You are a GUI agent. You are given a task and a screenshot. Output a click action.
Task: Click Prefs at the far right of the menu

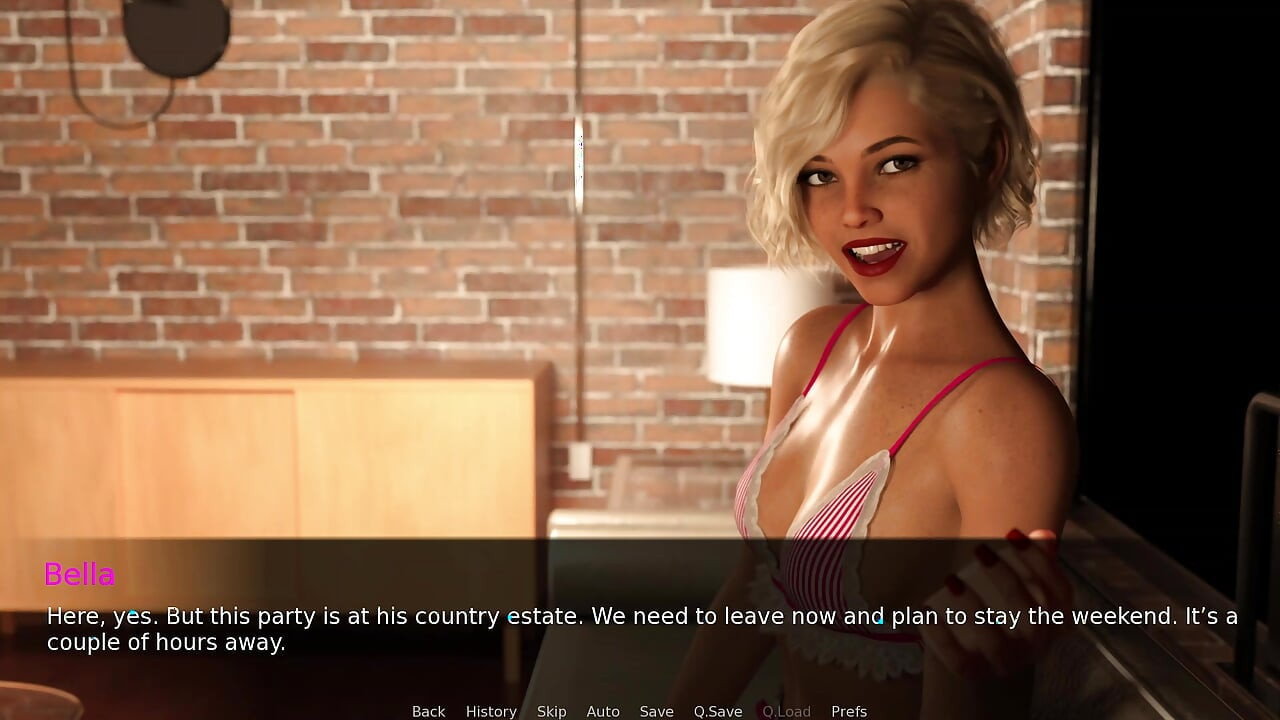click(x=849, y=711)
